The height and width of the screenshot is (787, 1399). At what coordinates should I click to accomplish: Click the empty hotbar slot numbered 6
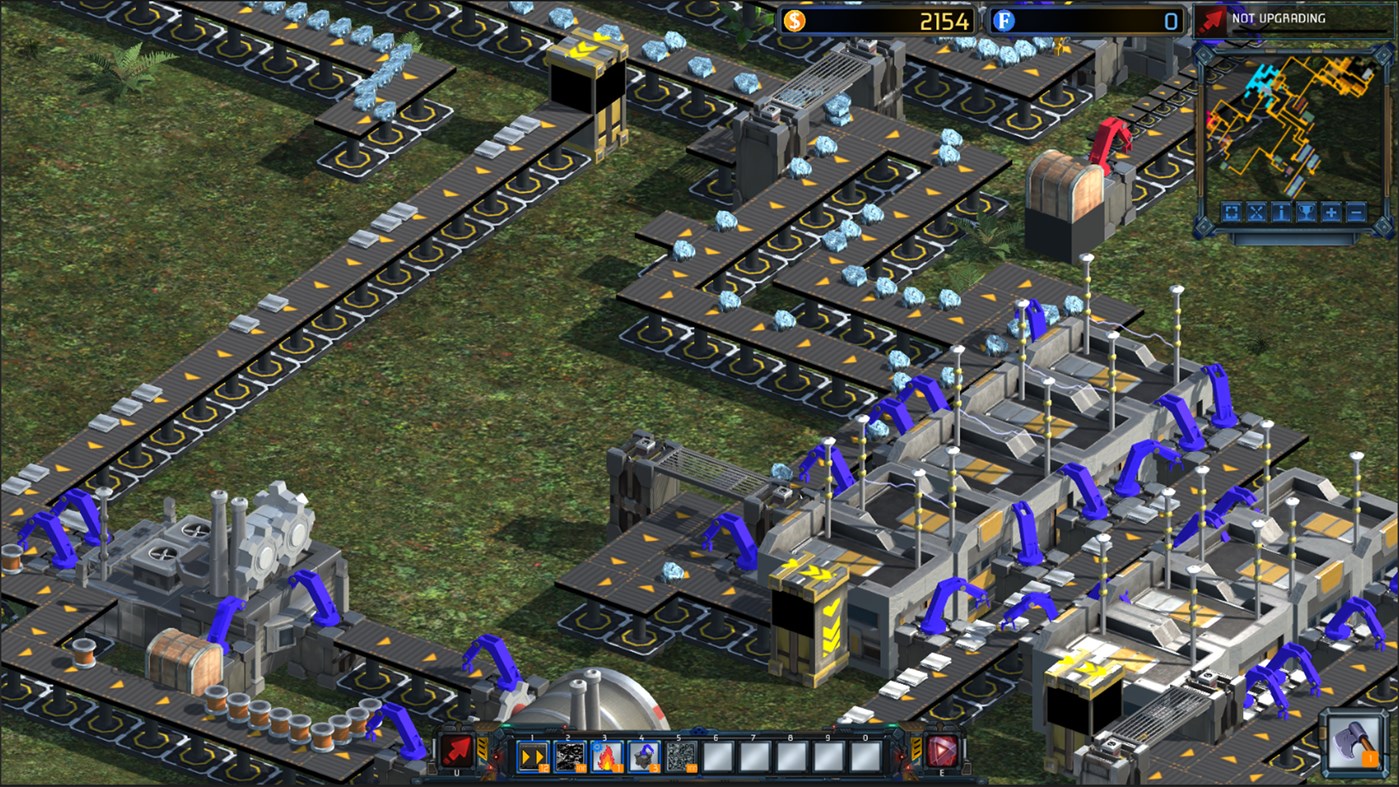[x=716, y=755]
